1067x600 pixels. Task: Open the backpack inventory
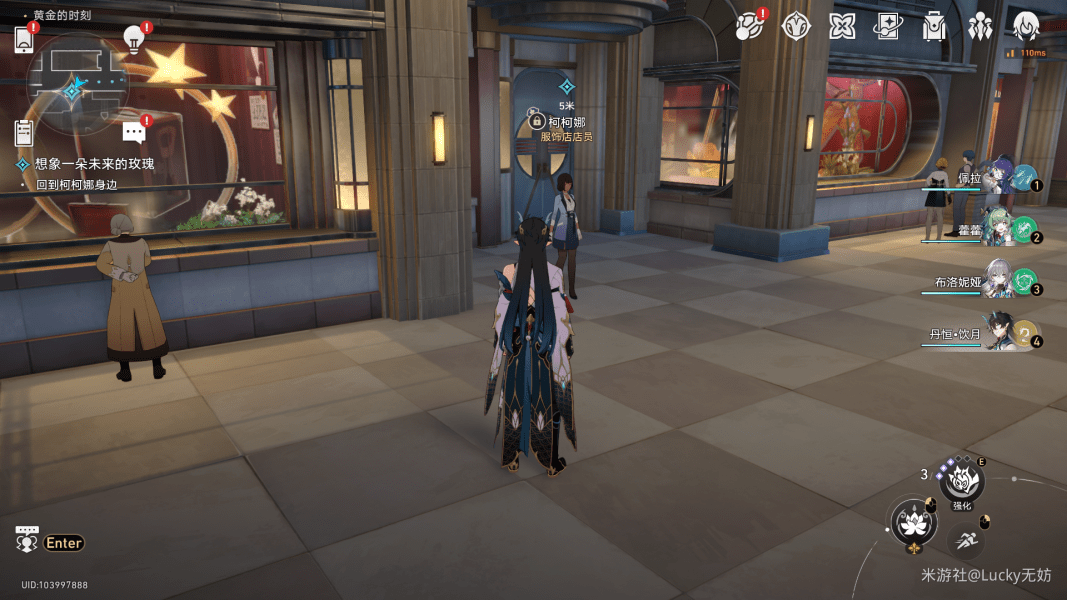coord(934,26)
